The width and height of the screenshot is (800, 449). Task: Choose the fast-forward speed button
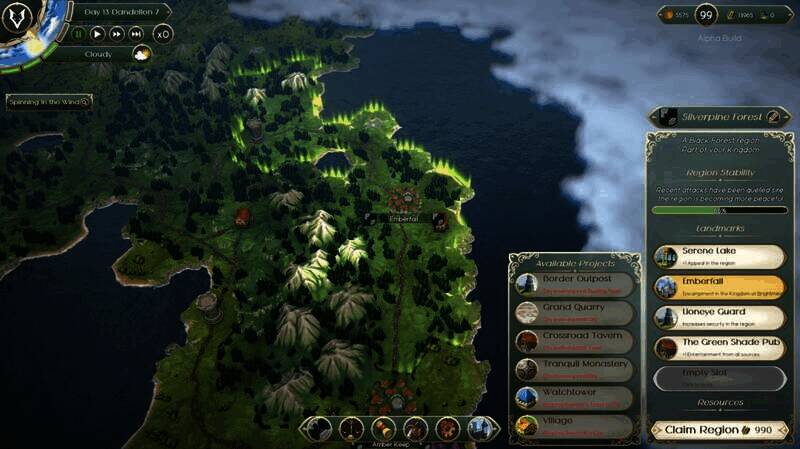click(x=117, y=33)
